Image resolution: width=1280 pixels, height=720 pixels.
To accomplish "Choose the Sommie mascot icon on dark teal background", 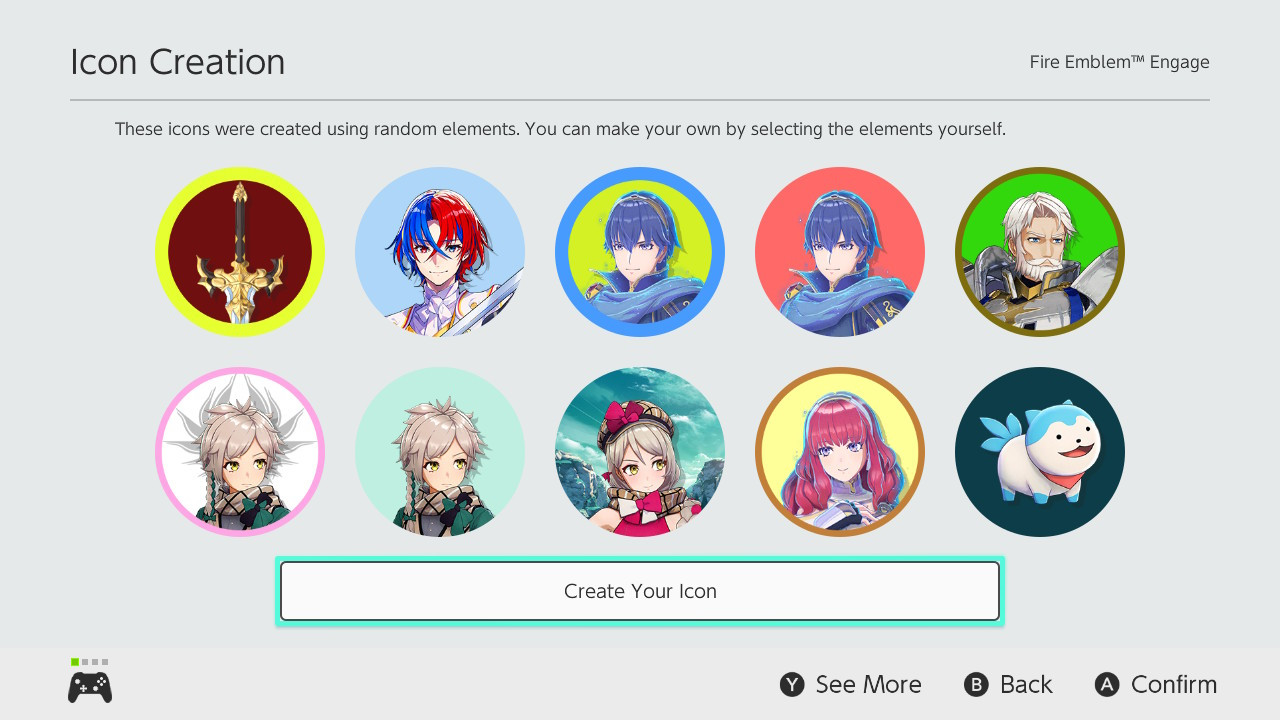I will (x=1040, y=451).
